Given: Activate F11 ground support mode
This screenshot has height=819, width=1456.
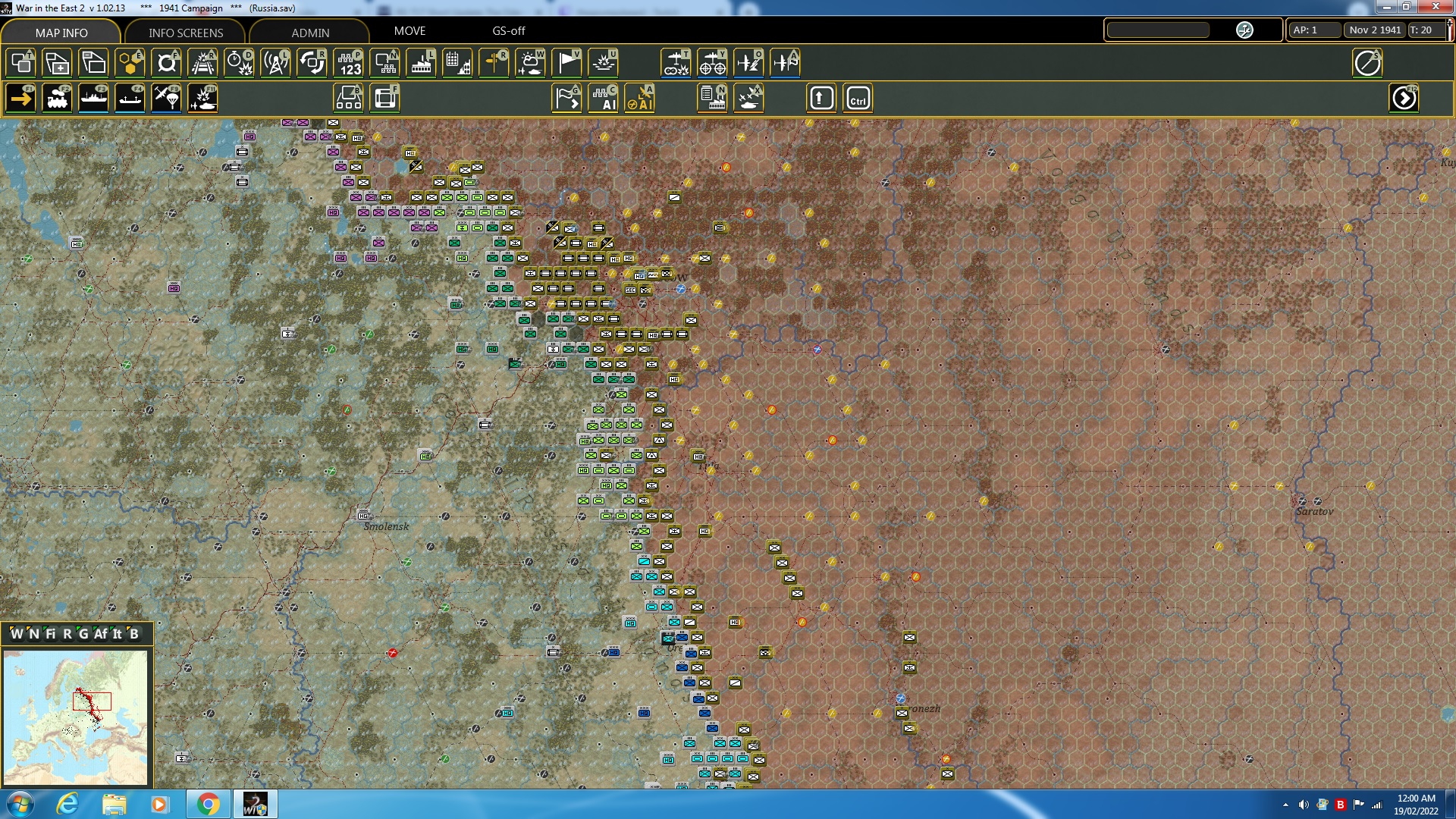Looking at the screenshot, I should point(202,98).
